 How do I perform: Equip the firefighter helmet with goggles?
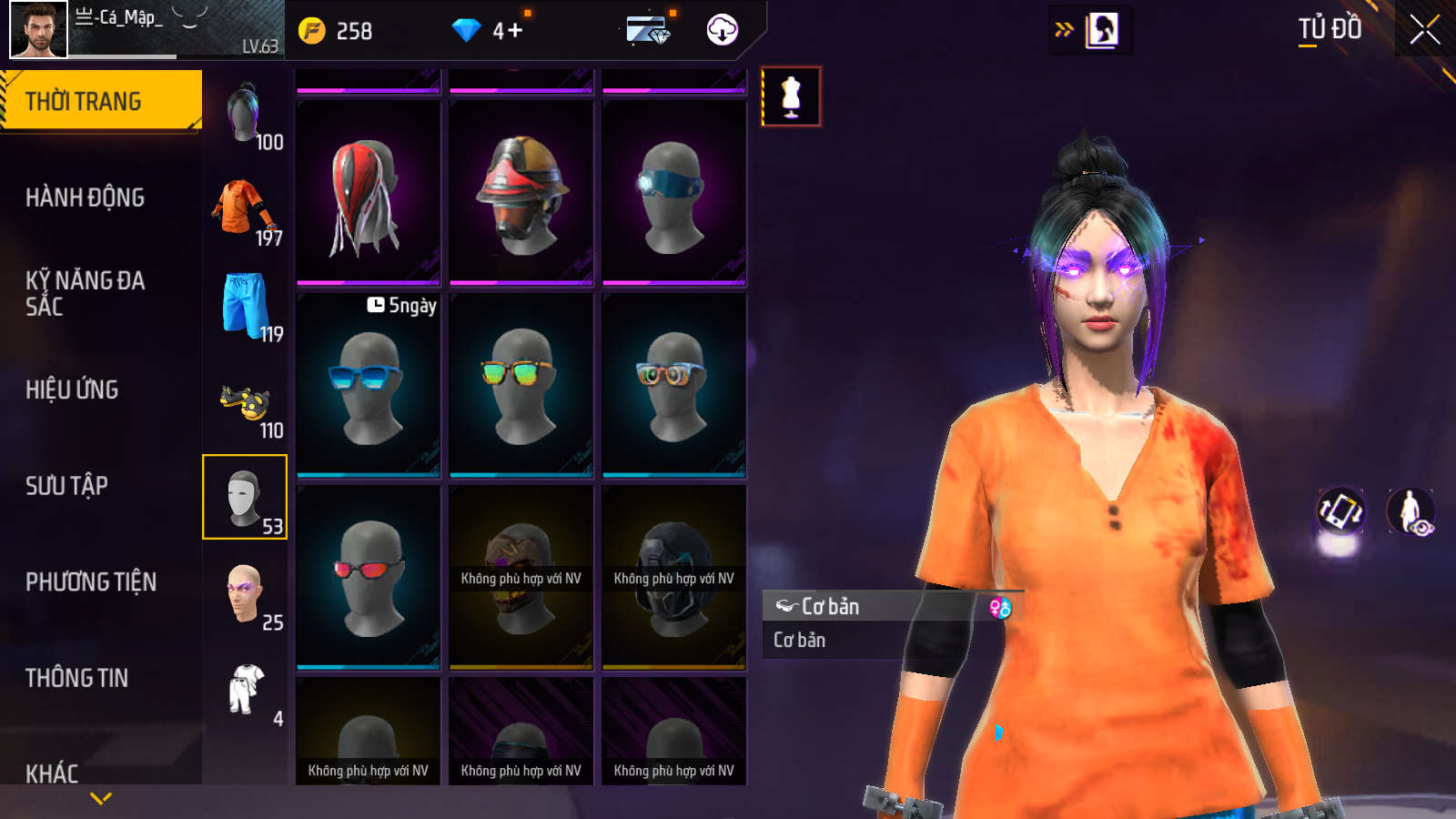click(521, 193)
